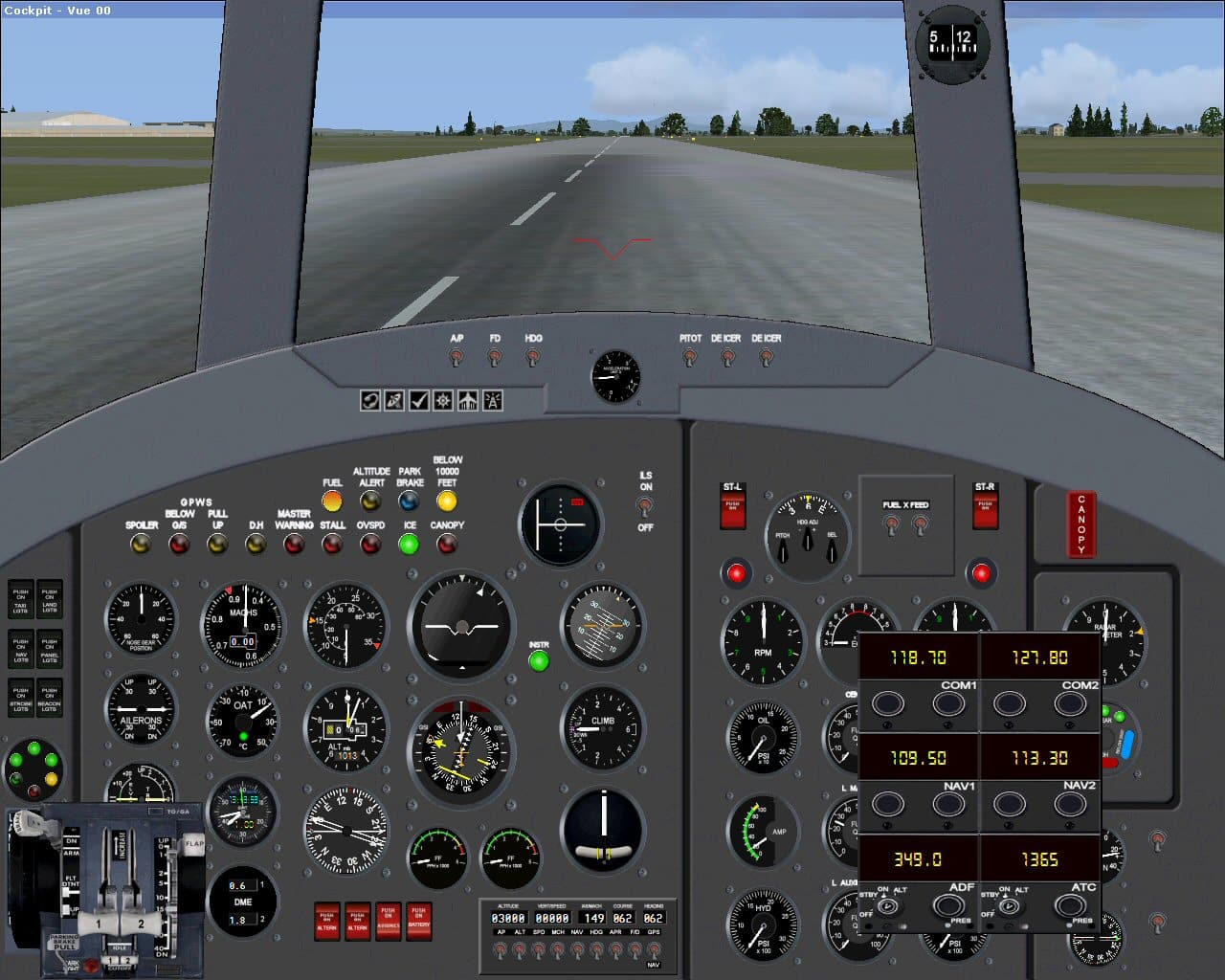Click the gear icon in the icon bar

(441, 400)
